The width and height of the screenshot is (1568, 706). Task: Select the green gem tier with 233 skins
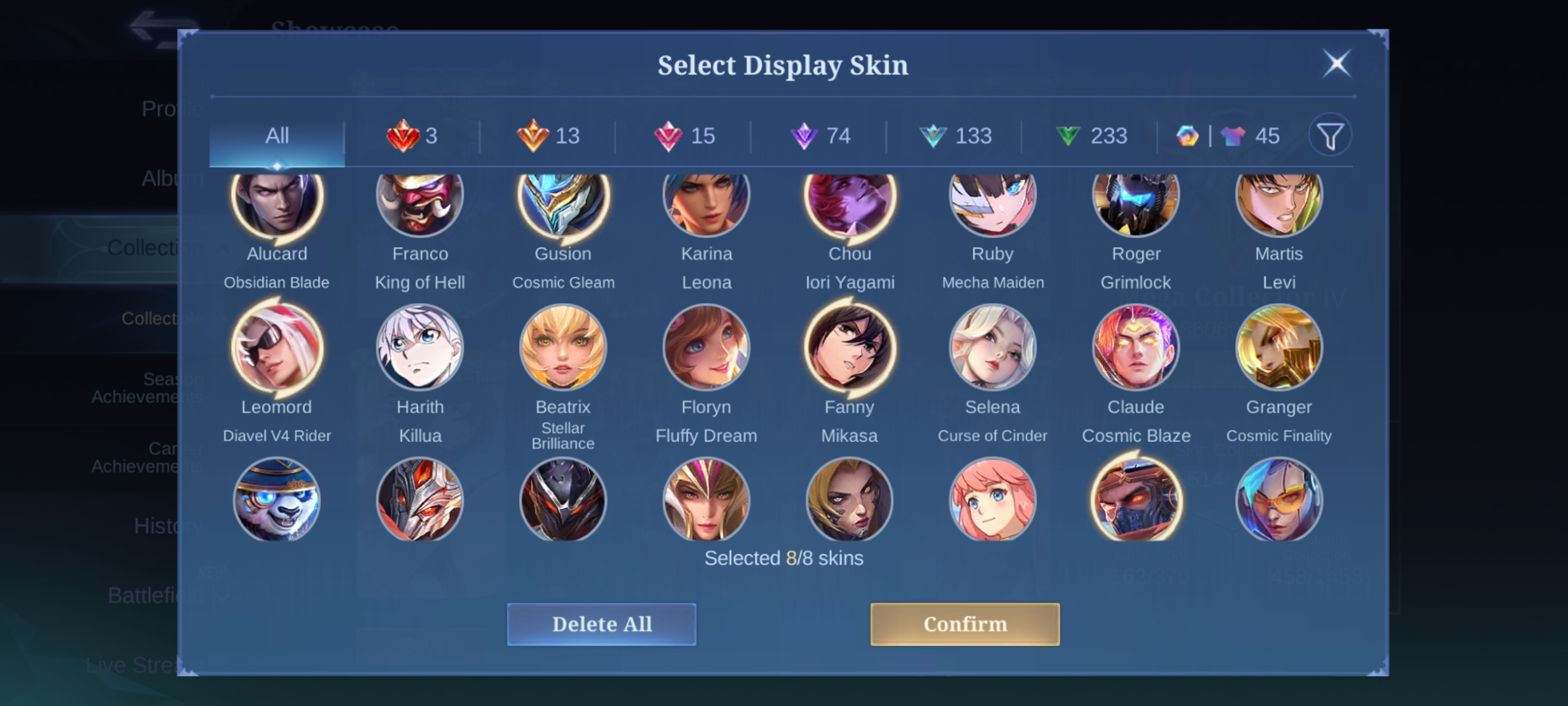point(1091,136)
